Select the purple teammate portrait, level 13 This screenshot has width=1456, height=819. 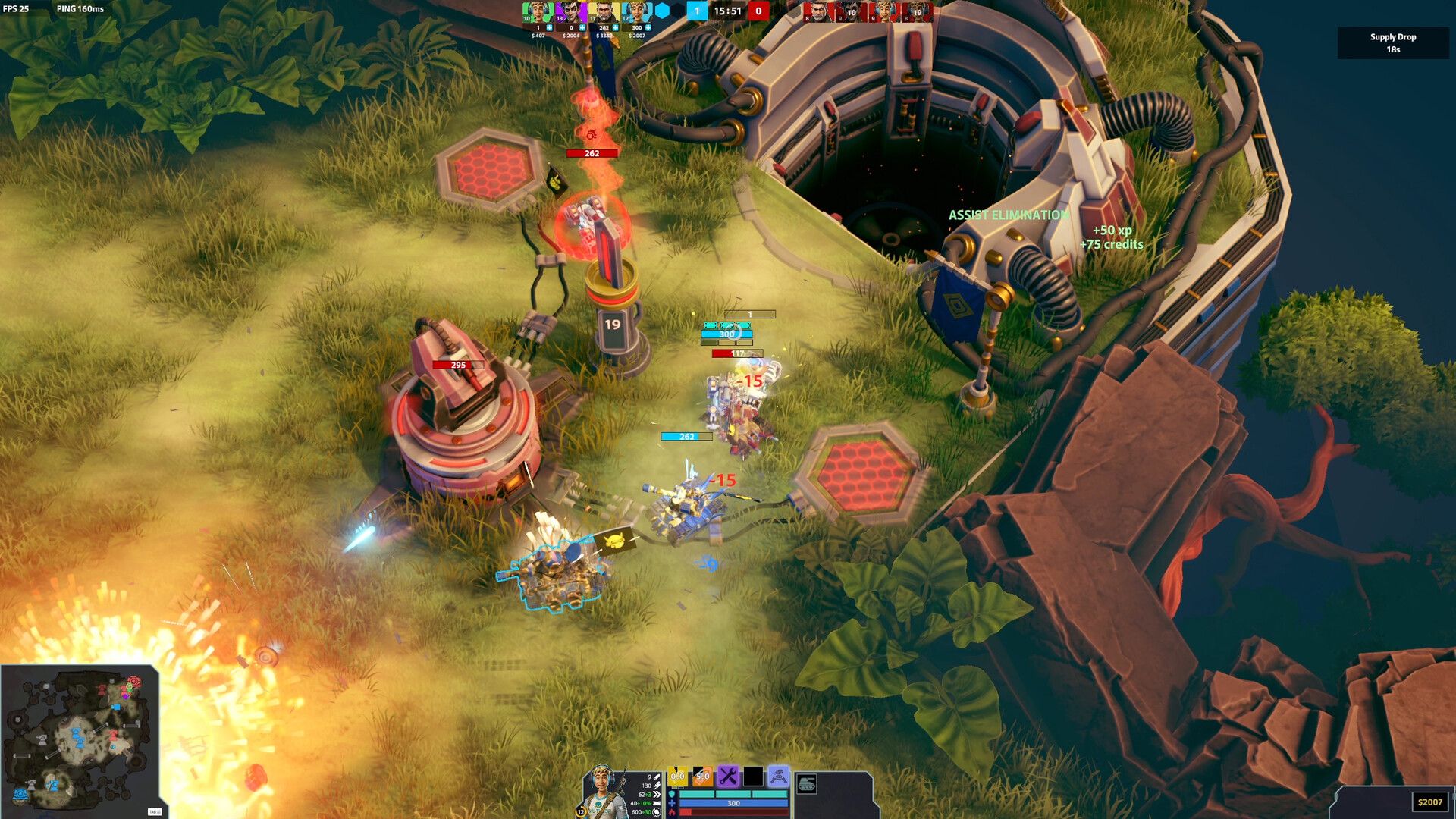coord(570,12)
